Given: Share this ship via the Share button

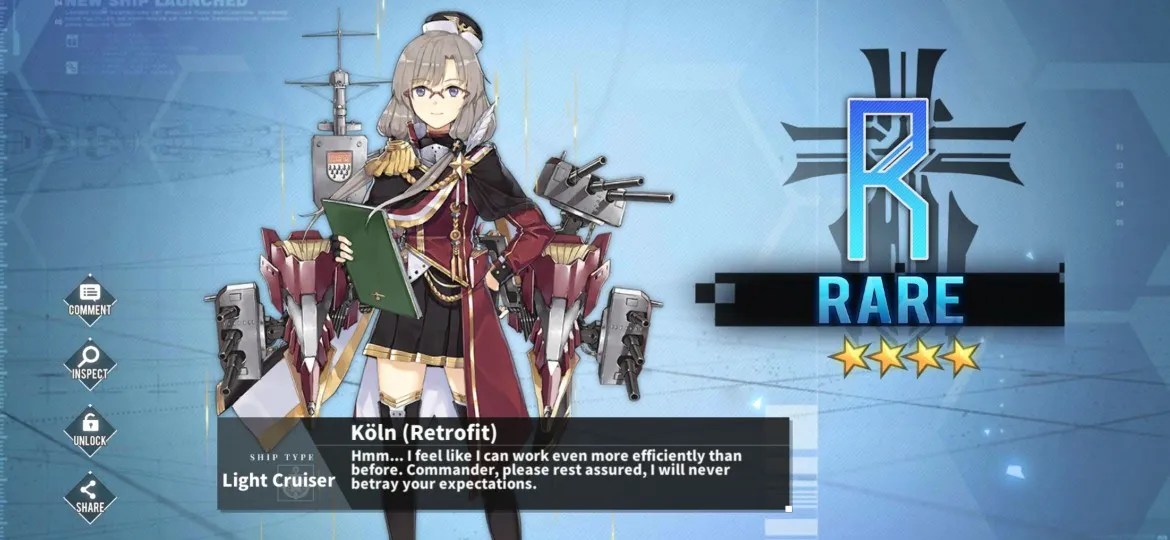Looking at the screenshot, I should coord(90,494).
